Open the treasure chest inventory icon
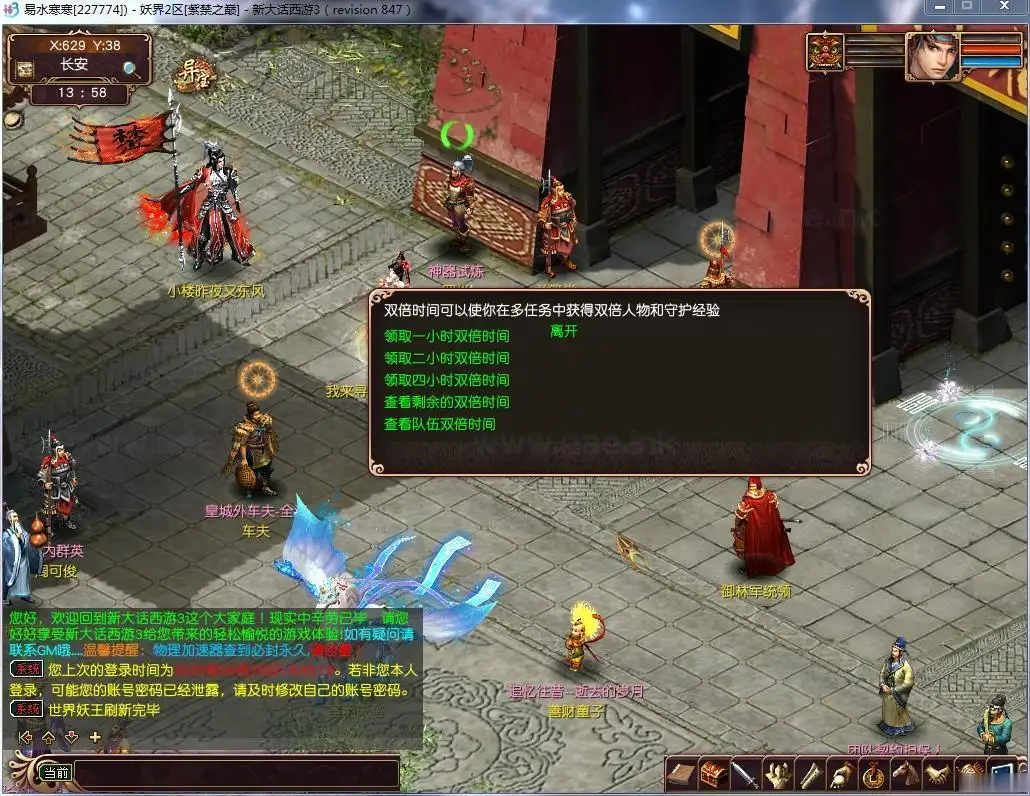The width and height of the screenshot is (1030, 796). coord(713,774)
